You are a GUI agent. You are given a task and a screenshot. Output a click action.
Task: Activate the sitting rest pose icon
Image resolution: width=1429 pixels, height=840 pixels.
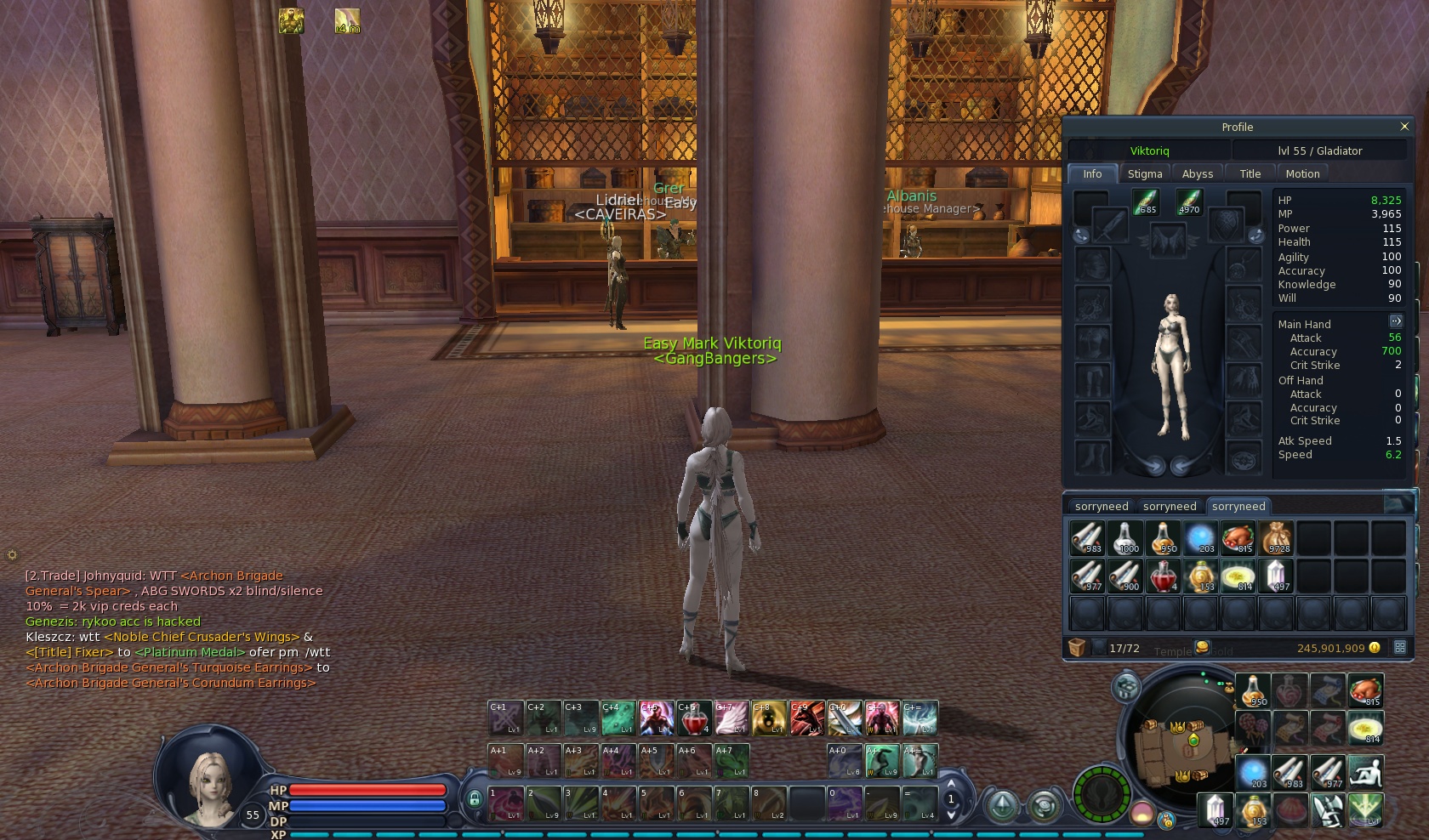click(1365, 772)
